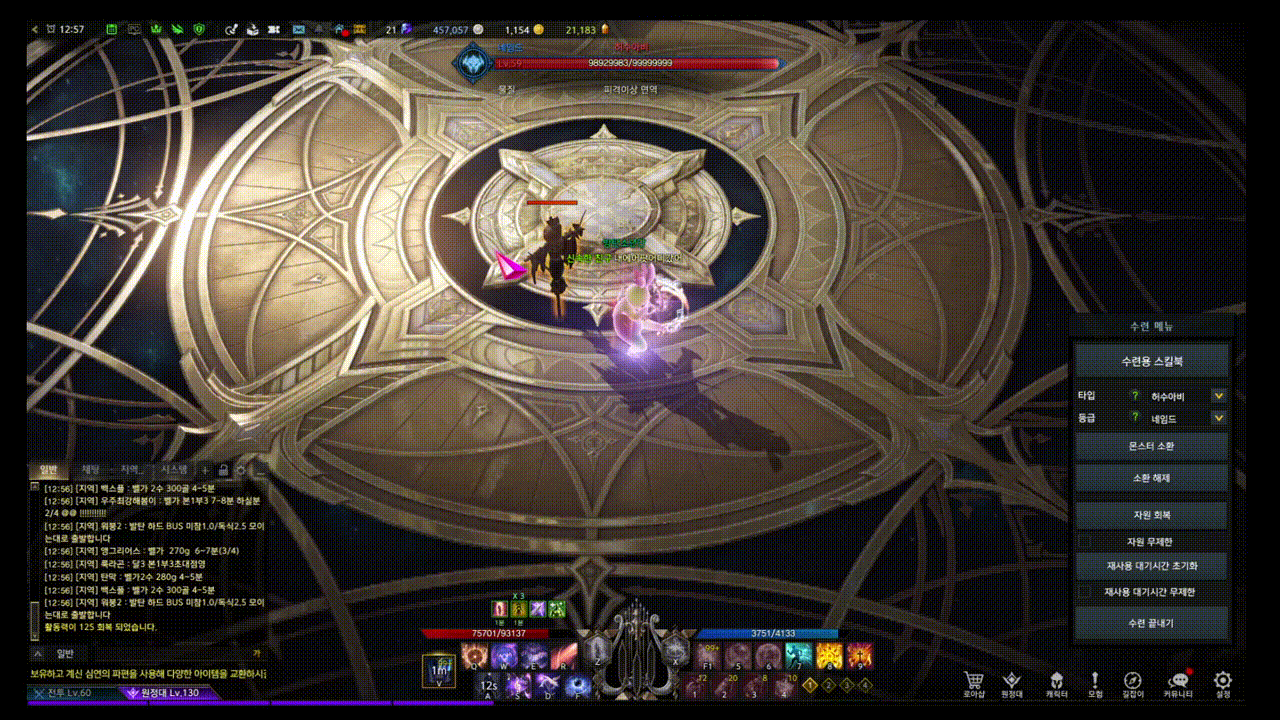Screen dimensions: 1280x720
Task: End training with 수련 끝내기
Action: (1151, 623)
